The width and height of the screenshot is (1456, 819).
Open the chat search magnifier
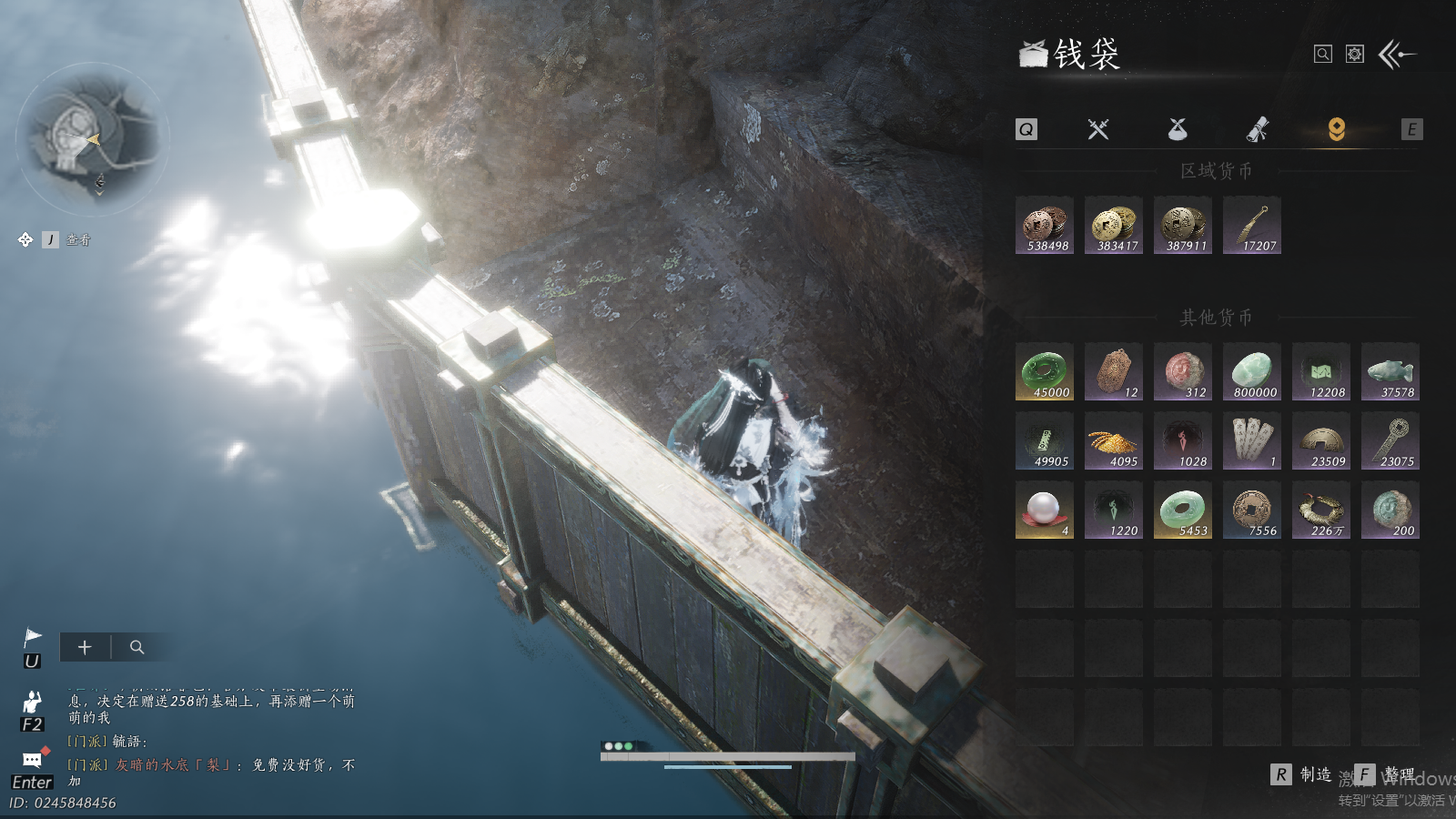coord(137,647)
